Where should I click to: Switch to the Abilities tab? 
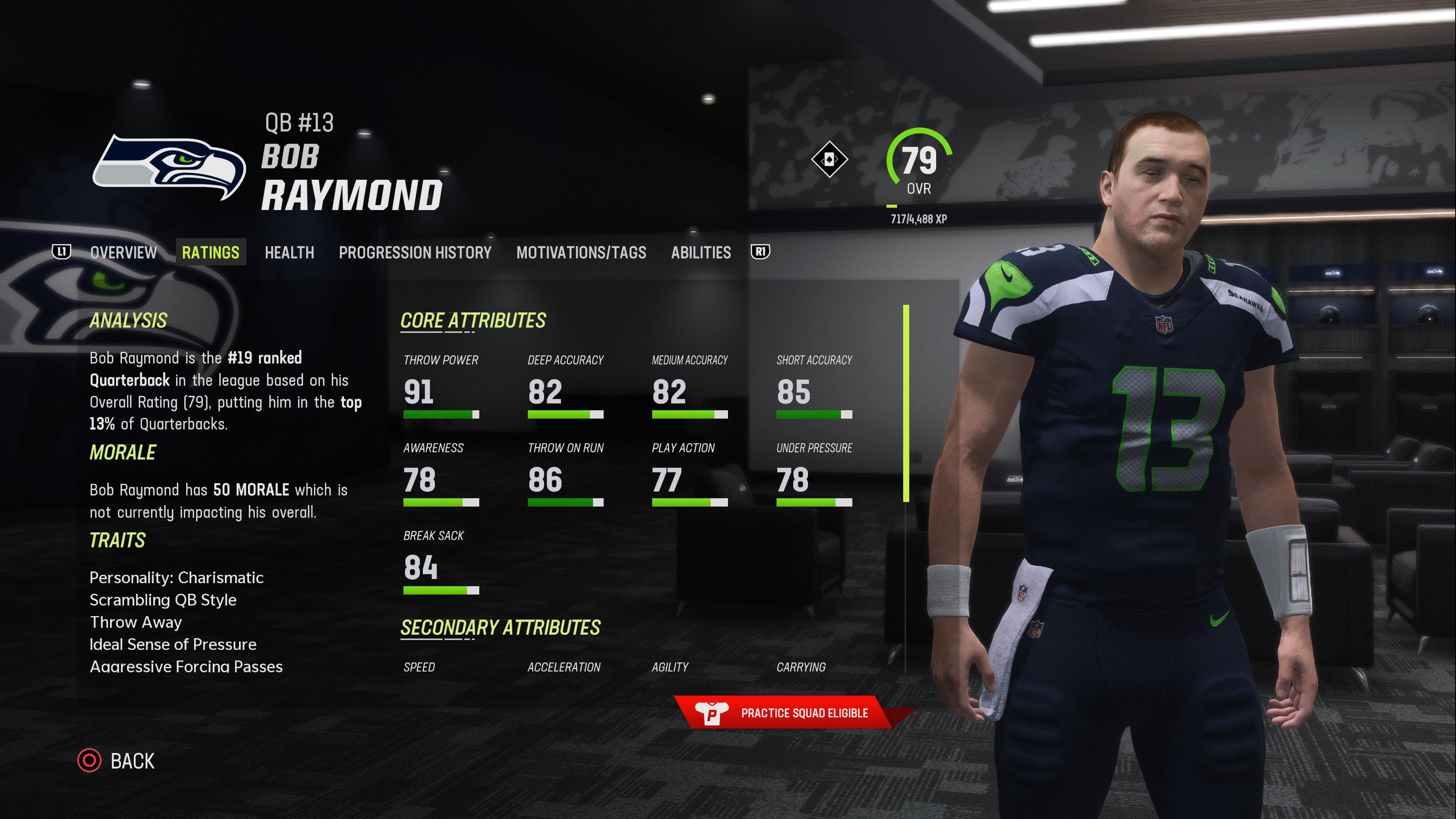[x=700, y=252]
